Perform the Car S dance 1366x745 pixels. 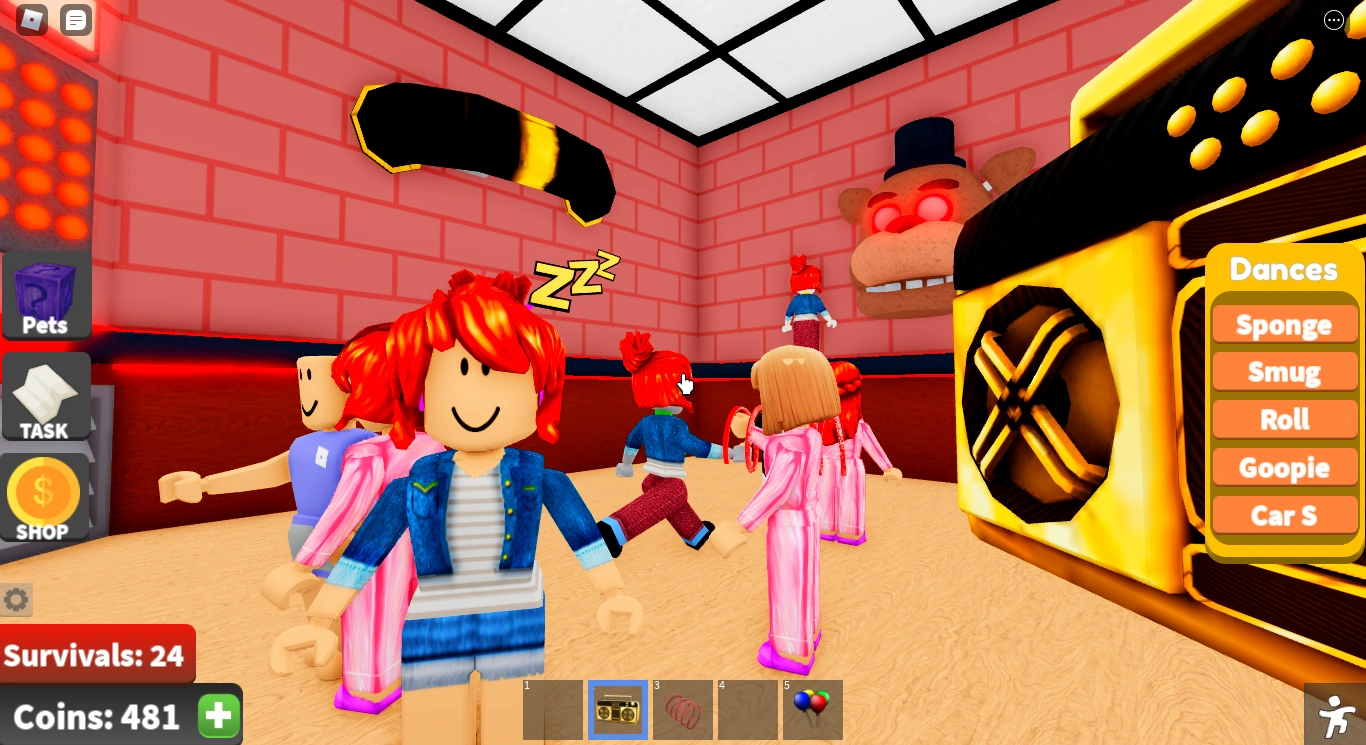(1284, 515)
